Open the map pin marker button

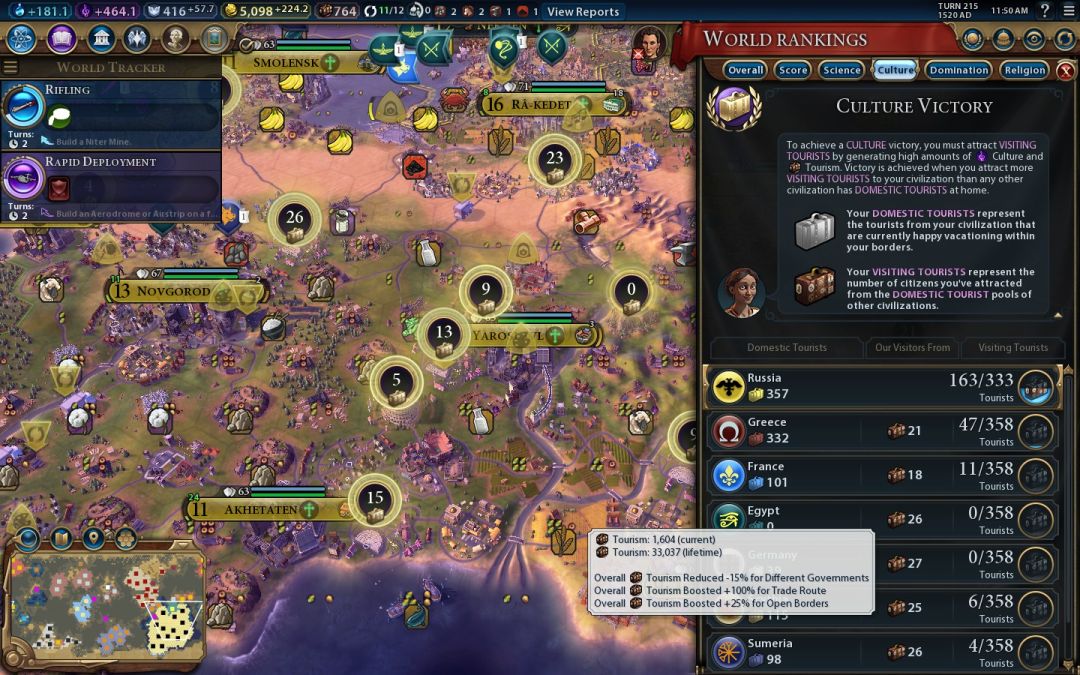pos(94,539)
